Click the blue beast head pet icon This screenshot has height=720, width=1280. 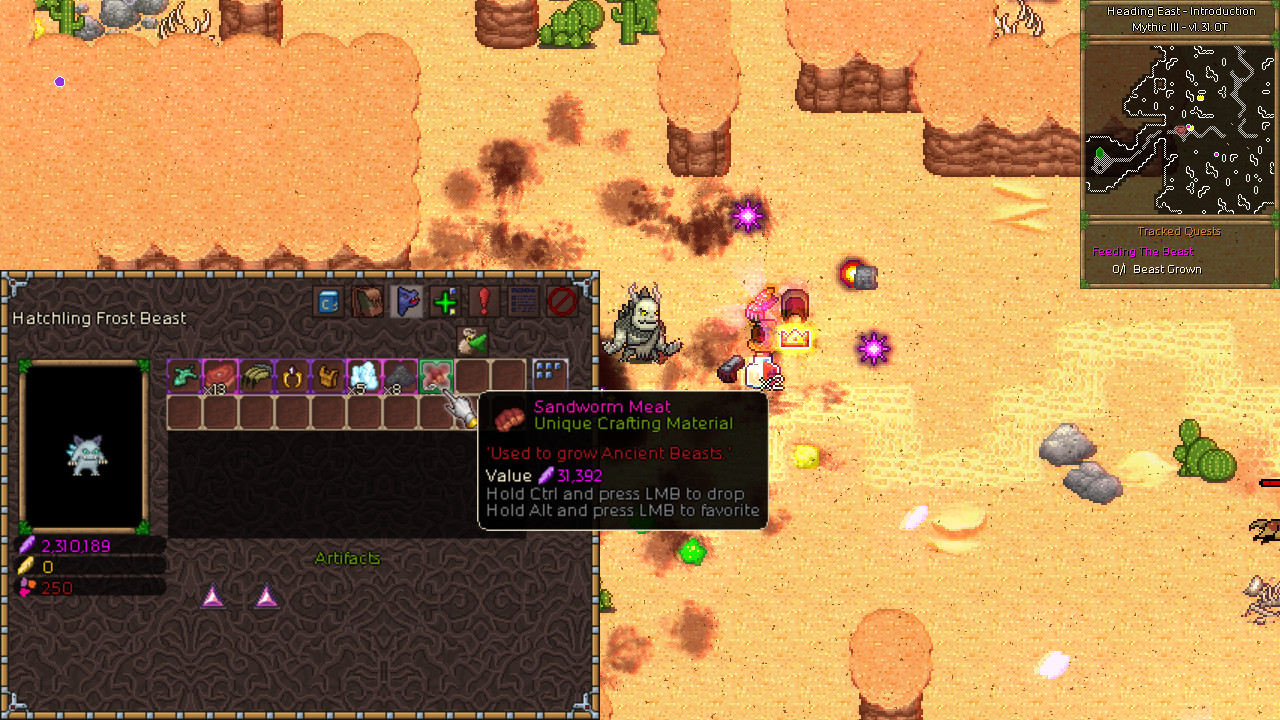pos(406,302)
